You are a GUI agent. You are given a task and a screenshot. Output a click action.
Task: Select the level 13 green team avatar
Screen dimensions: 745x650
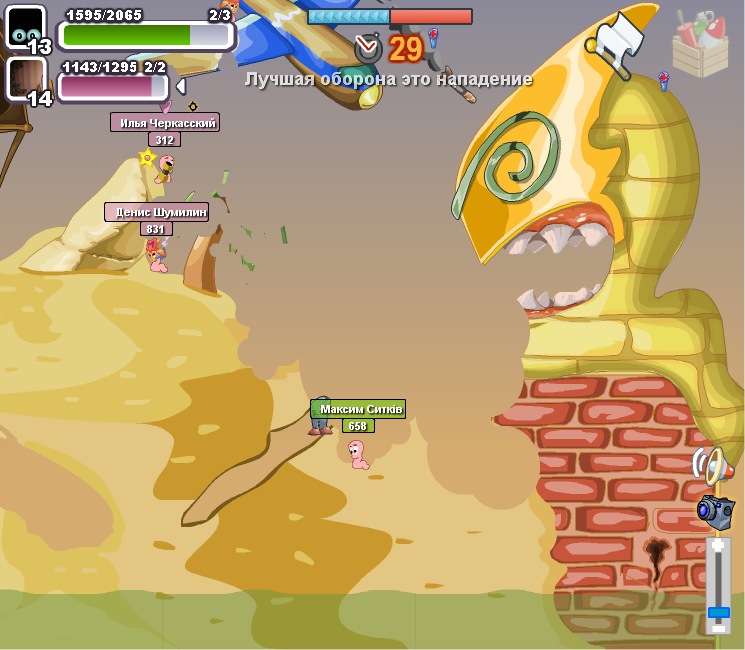tap(26, 28)
